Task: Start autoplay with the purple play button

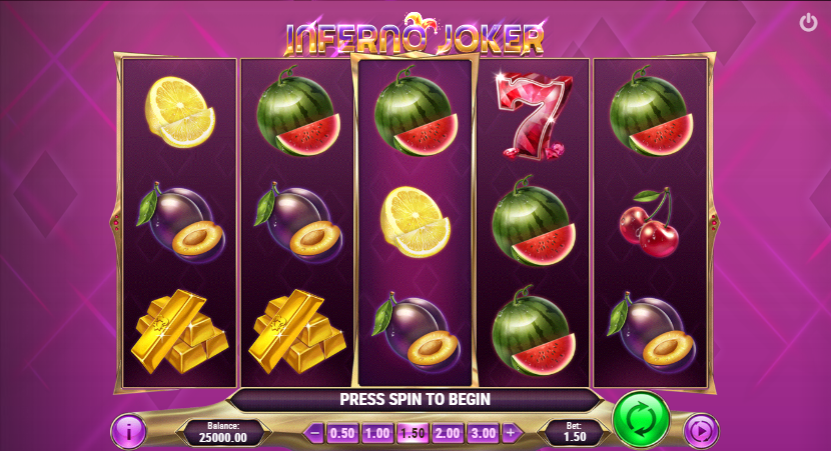Action: pos(701,432)
